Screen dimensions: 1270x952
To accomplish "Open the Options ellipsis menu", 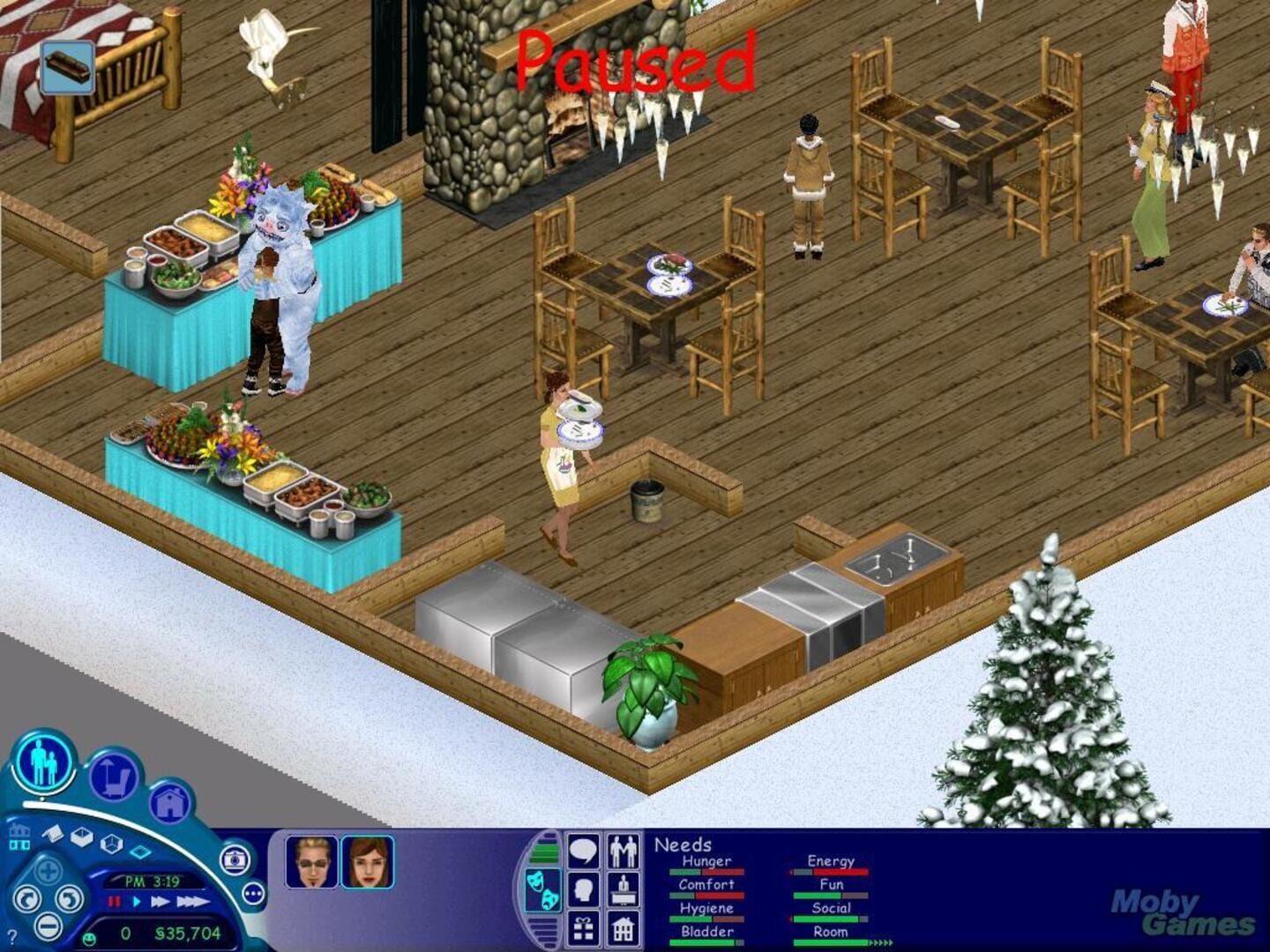I will point(252,894).
